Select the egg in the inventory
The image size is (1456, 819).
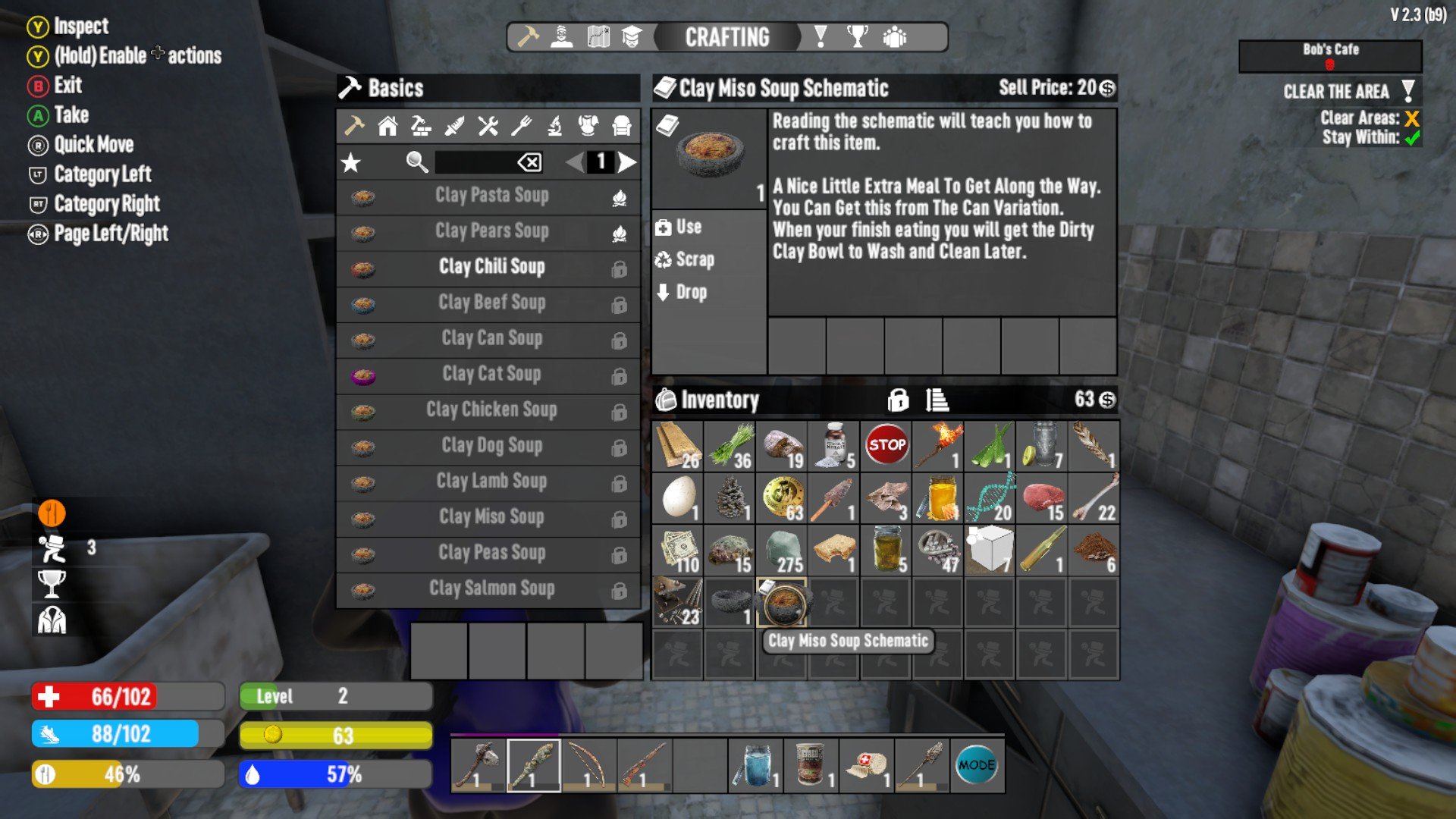click(679, 498)
